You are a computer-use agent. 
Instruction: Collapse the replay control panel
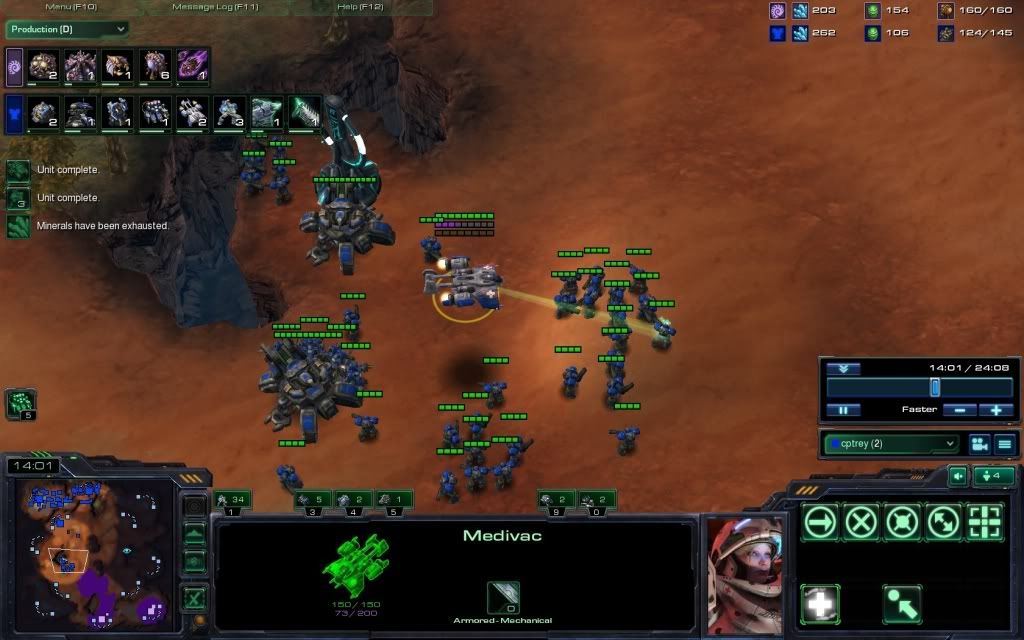pyautogui.click(x=843, y=368)
